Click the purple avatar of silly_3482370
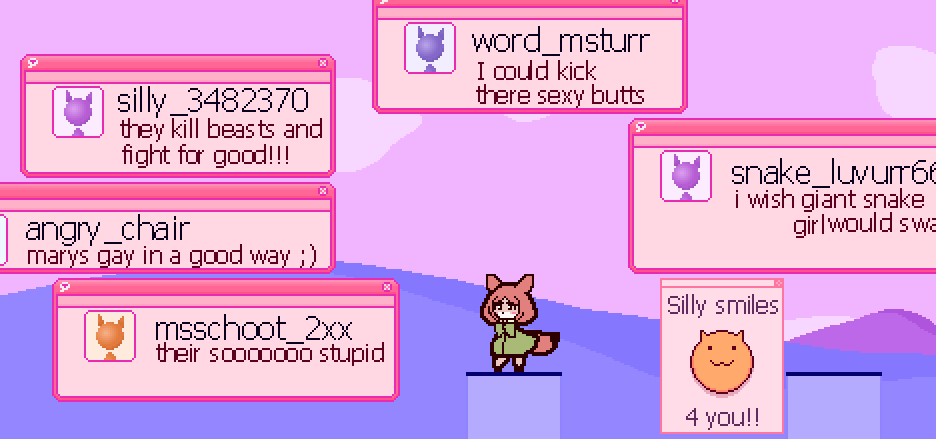This screenshot has width=936, height=439. coord(78,112)
